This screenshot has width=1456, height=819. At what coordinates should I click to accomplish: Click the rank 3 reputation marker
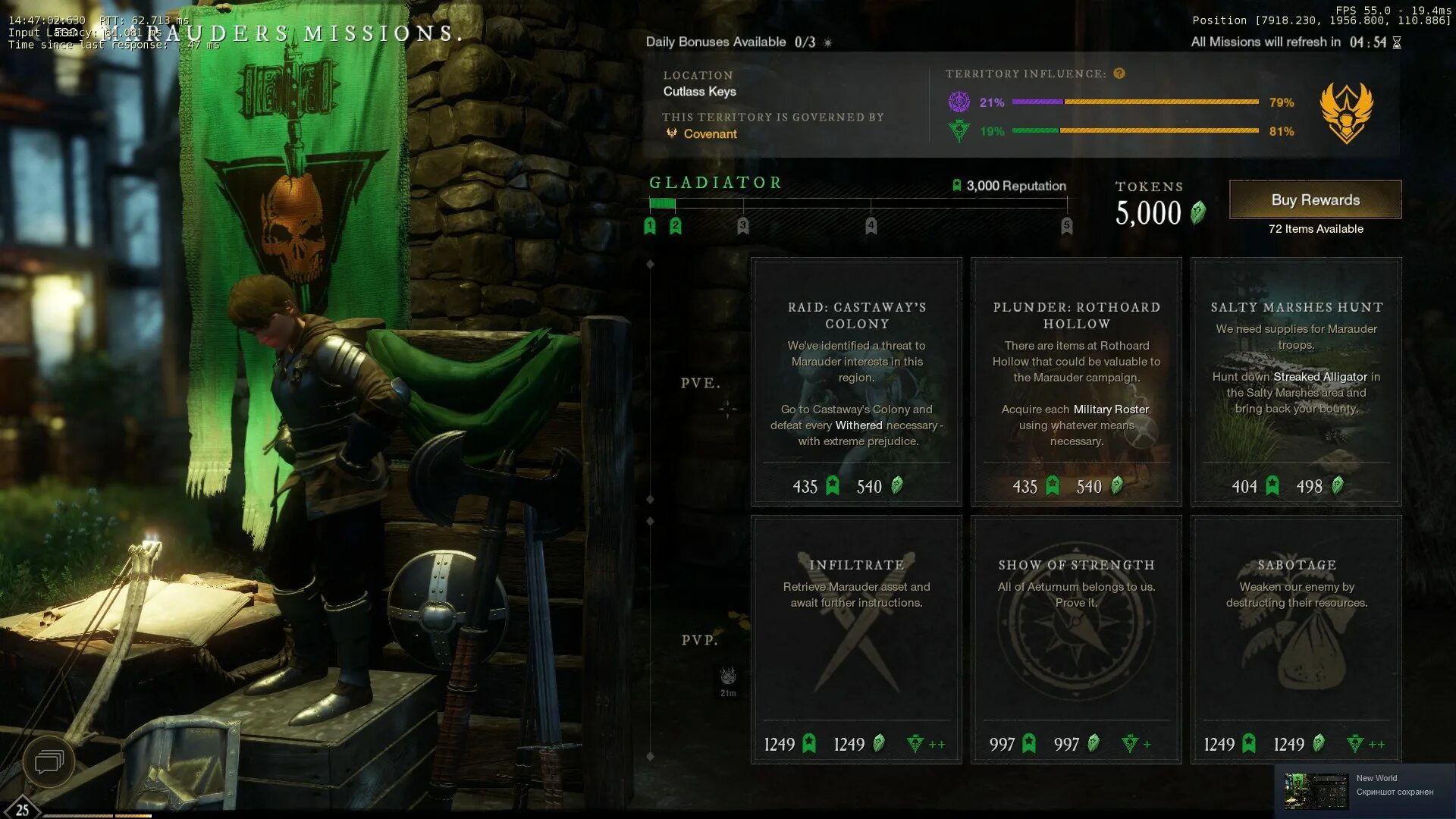click(x=742, y=225)
